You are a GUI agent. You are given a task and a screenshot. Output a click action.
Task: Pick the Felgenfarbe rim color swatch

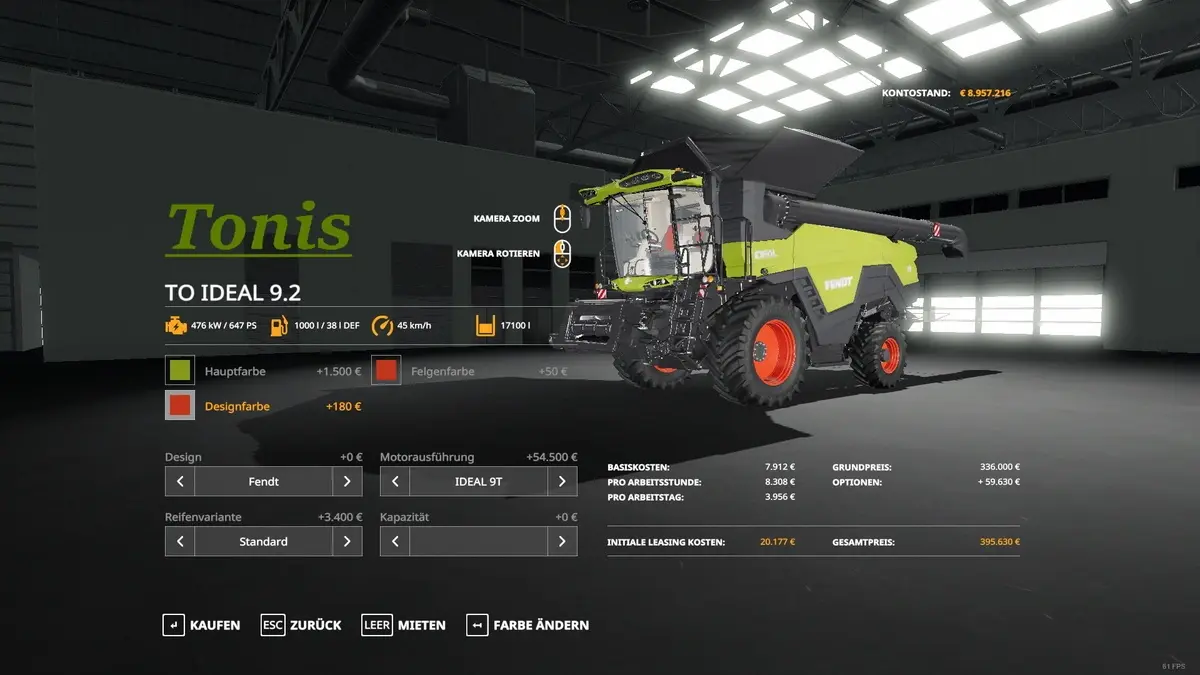(x=387, y=371)
